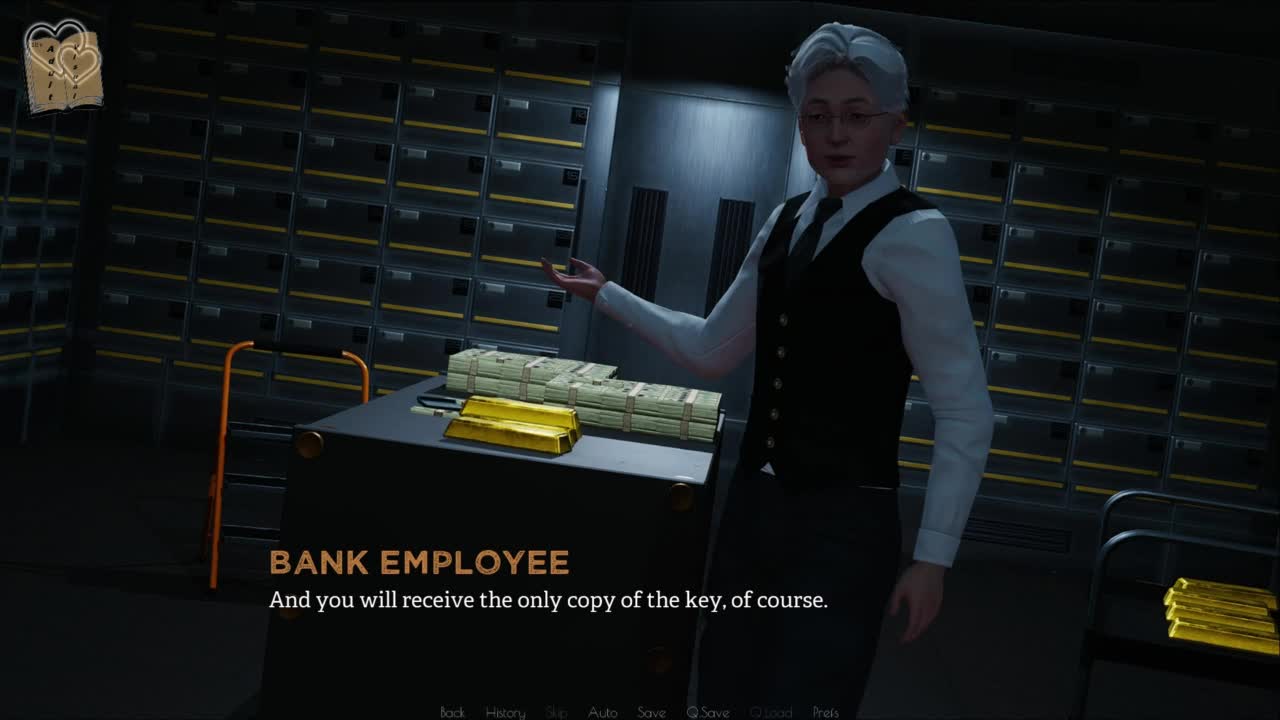The image size is (1280, 720).
Task: Quick load with Q.Load
Action: tap(770, 712)
